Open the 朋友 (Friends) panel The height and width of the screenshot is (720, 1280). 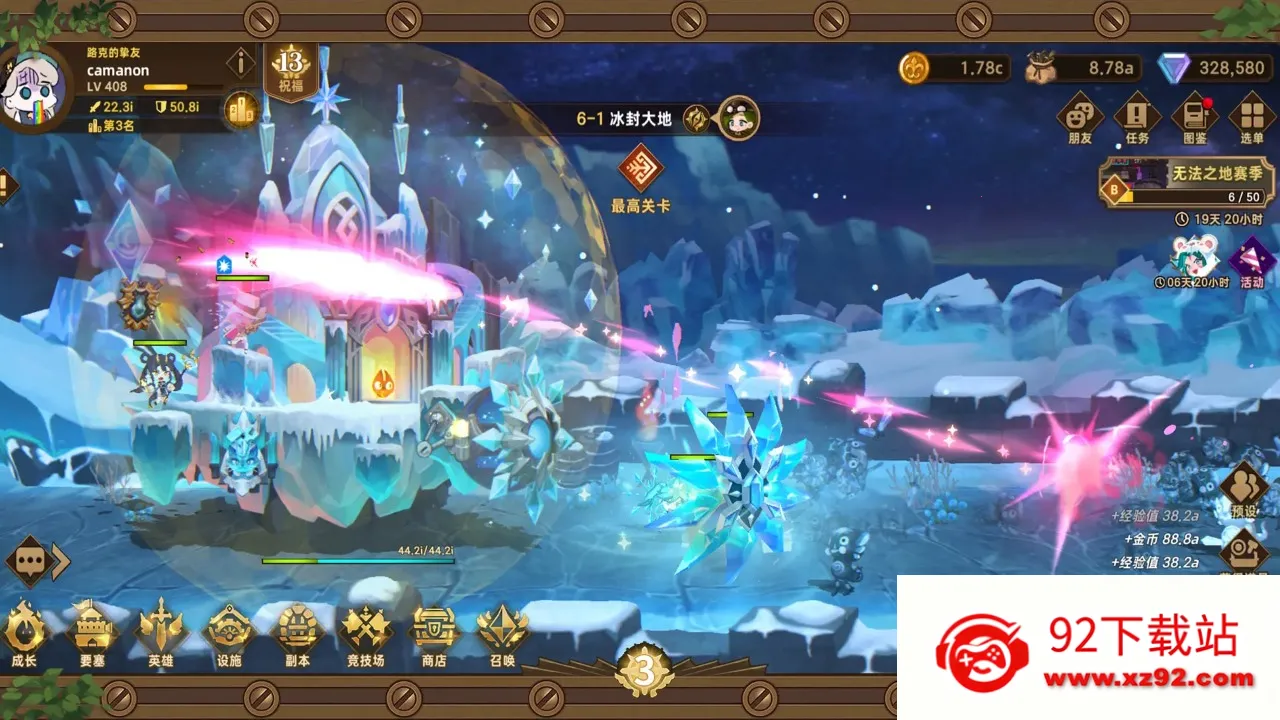(1082, 113)
